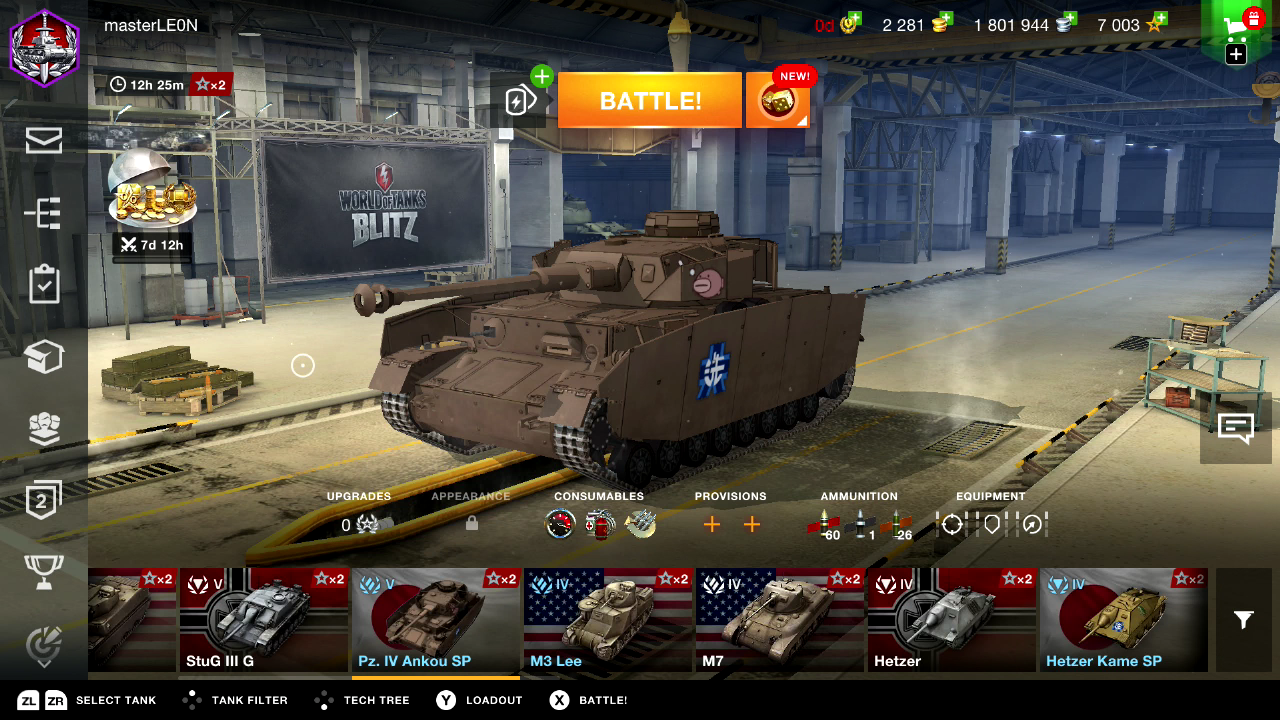Select the StuG III G tank
1280x720 pixels.
coord(264,620)
